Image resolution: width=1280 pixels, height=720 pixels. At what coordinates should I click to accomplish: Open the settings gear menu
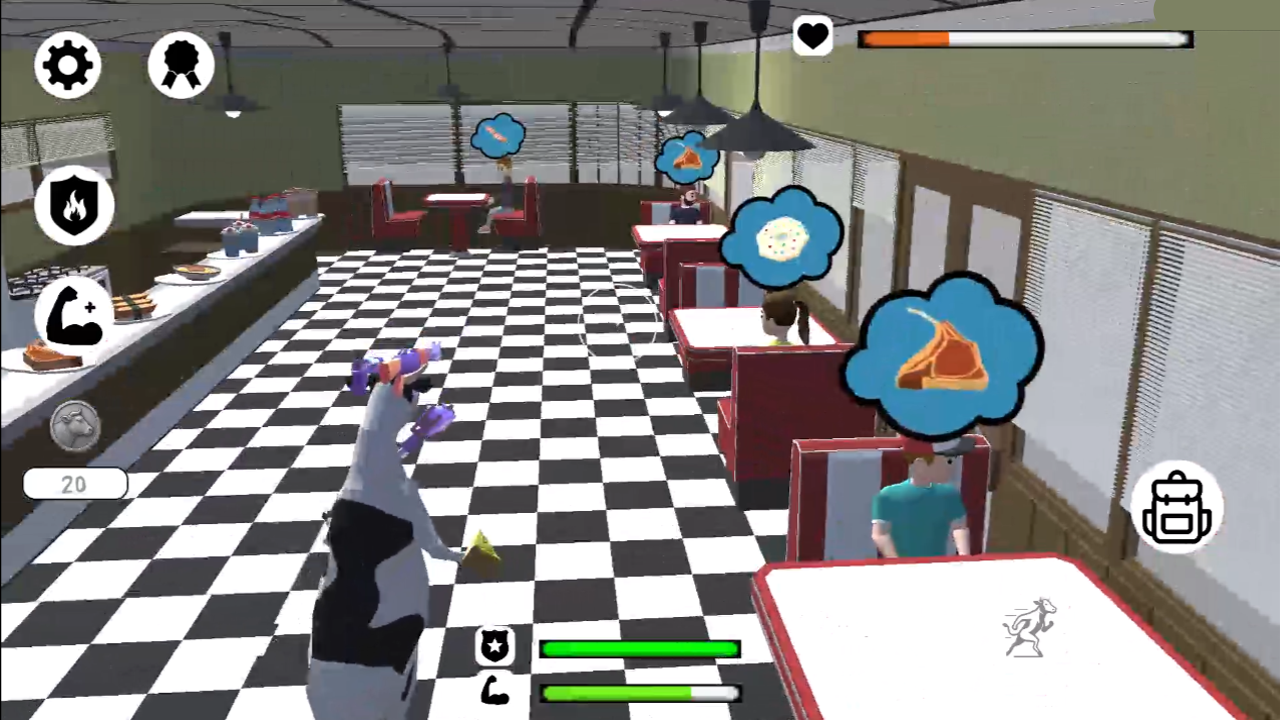pyautogui.click(x=67, y=64)
